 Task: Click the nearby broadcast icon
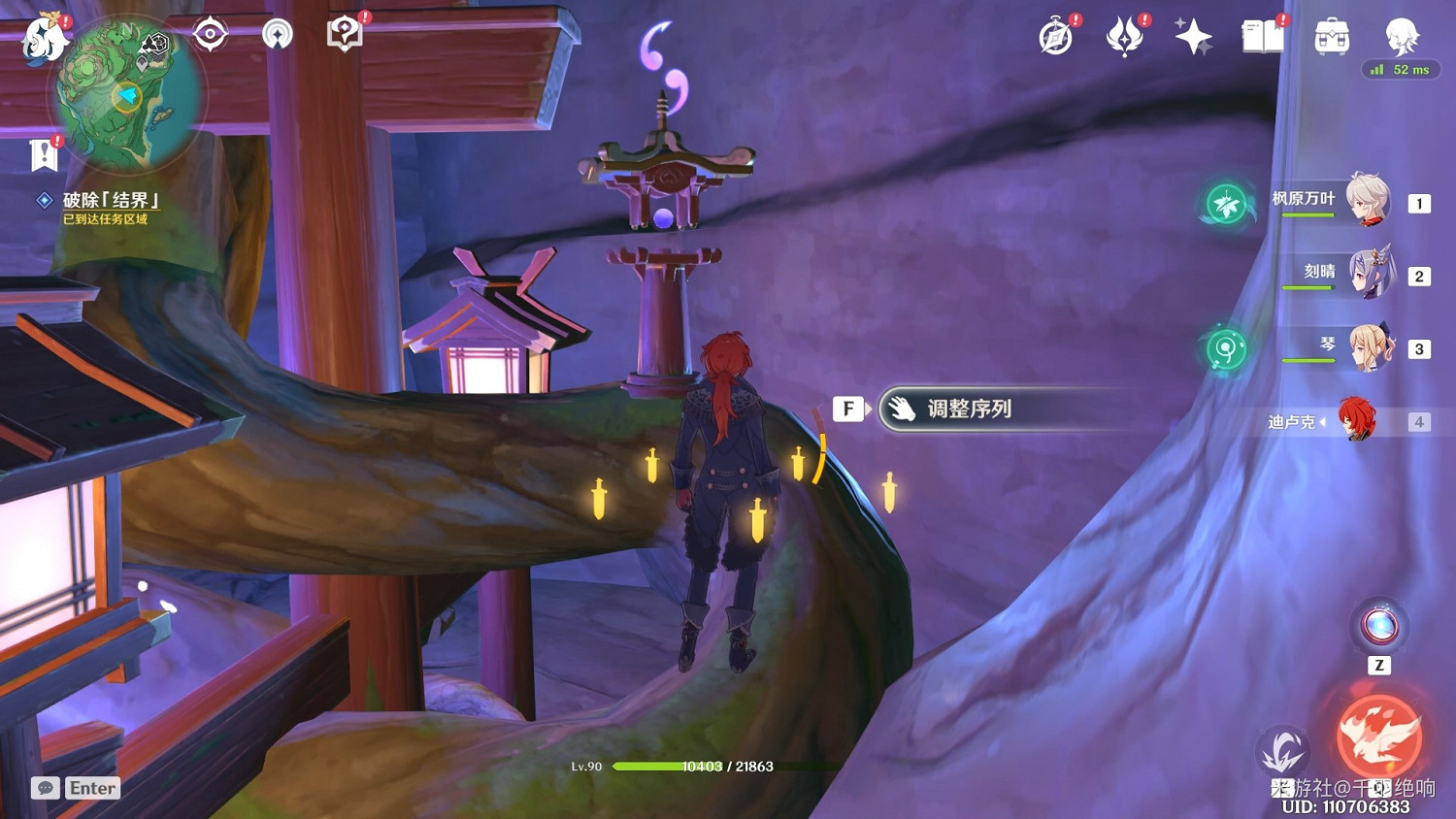pyautogui.click(x=277, y=32)
